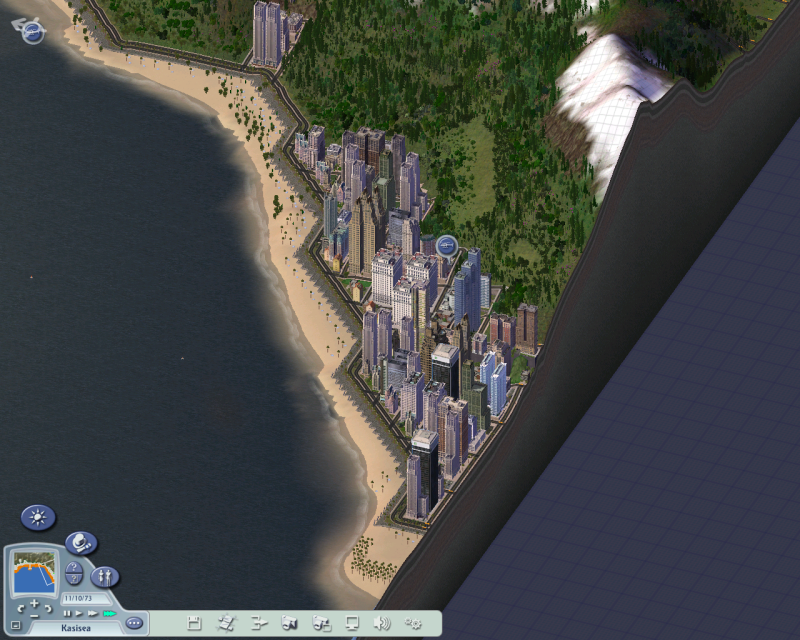Image resolution: width=800 pixels, height=640 pixels.
Task: Open game options with the gears icon
Action: pyautogui.click(x=413, y=623)
